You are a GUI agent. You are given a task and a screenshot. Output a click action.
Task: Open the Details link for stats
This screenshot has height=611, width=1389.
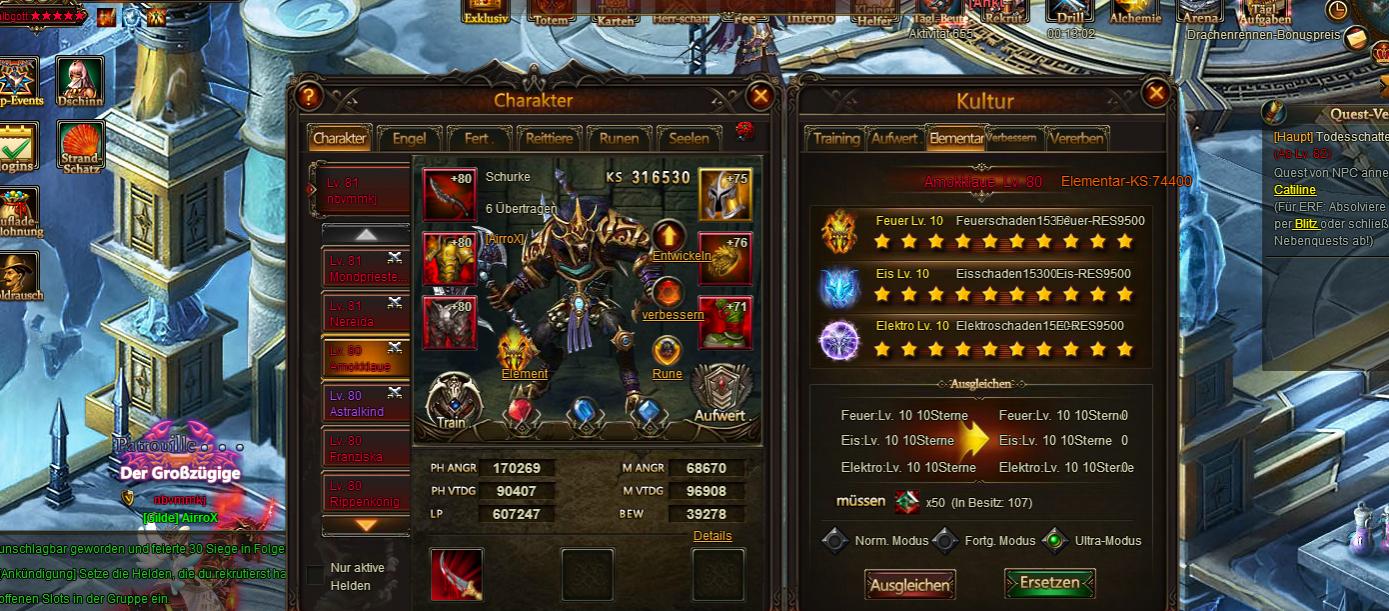coord(712,536)
